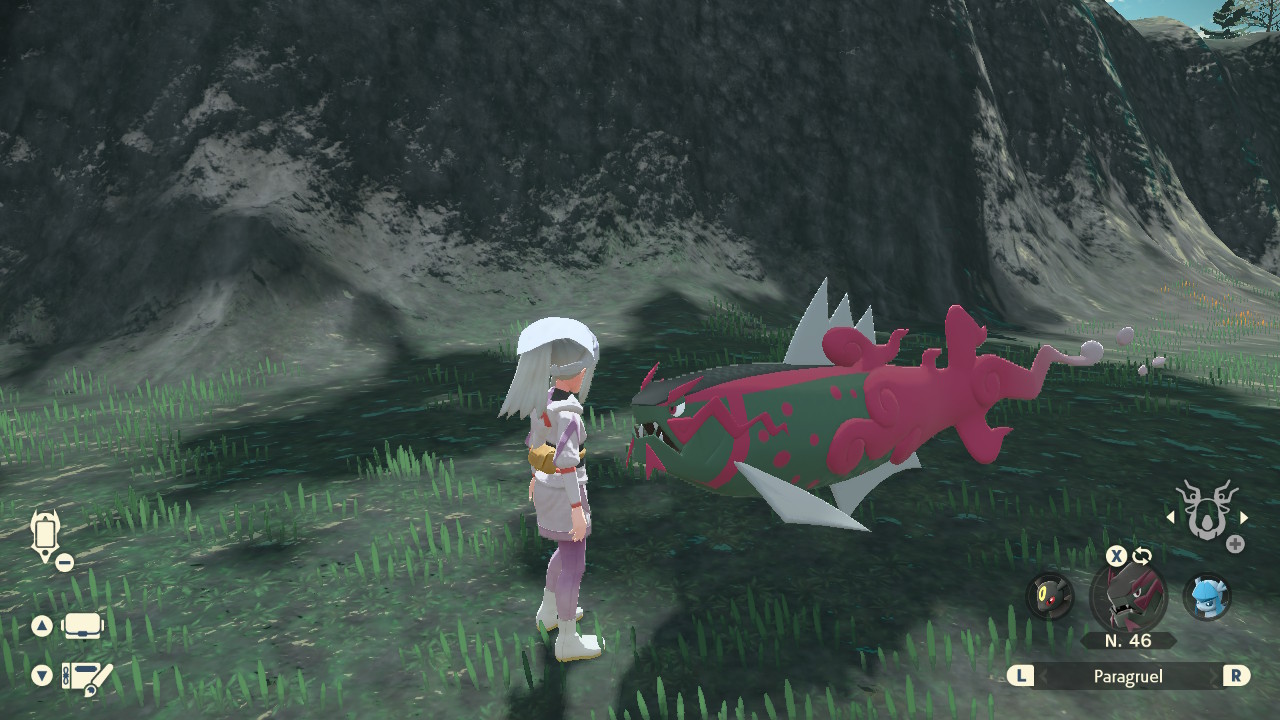Select the central Basculegion party portrait
1280x720 pixels.
[x=1128, y=597]
